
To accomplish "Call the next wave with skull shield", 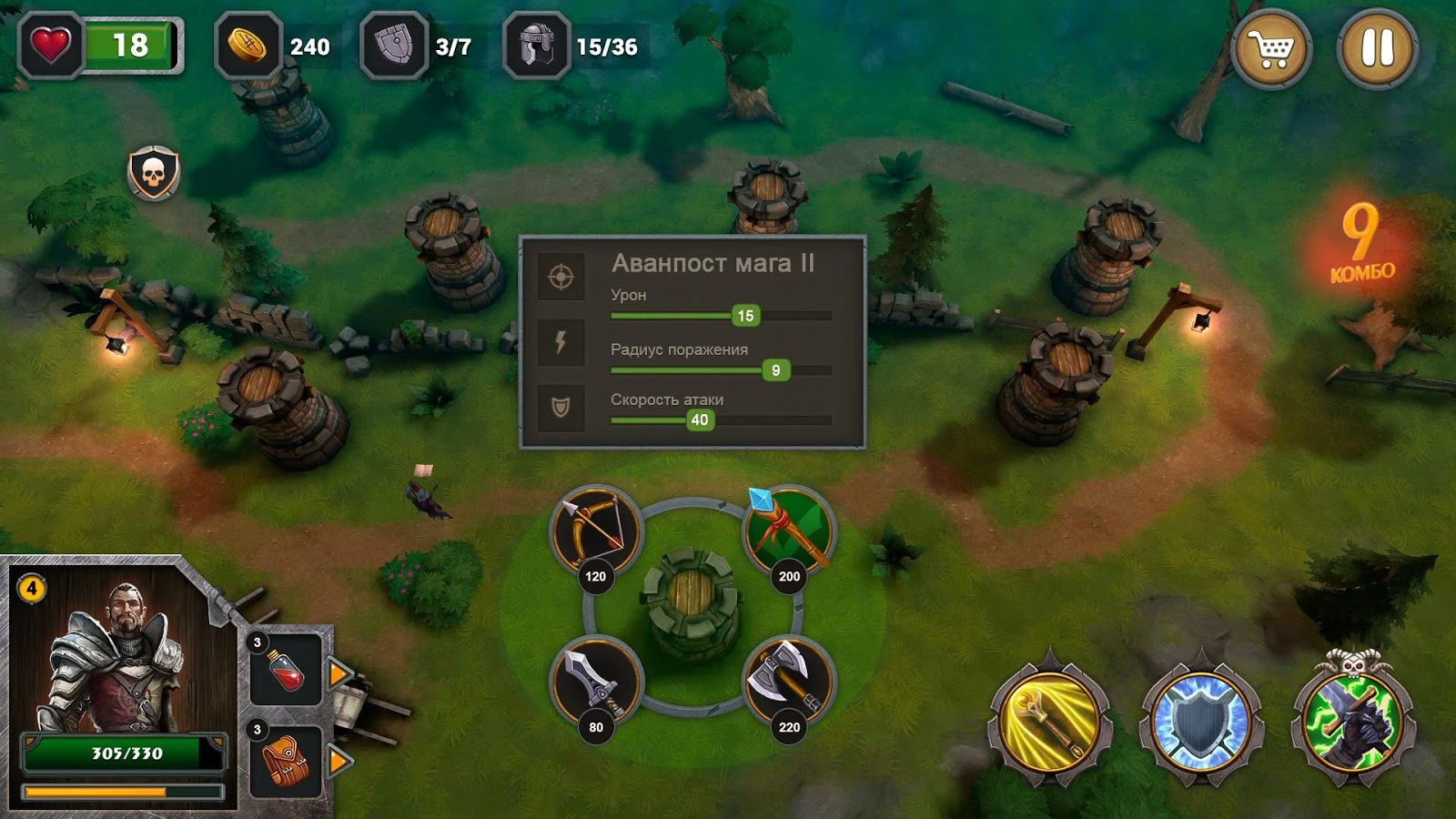I will pos(154,172).
